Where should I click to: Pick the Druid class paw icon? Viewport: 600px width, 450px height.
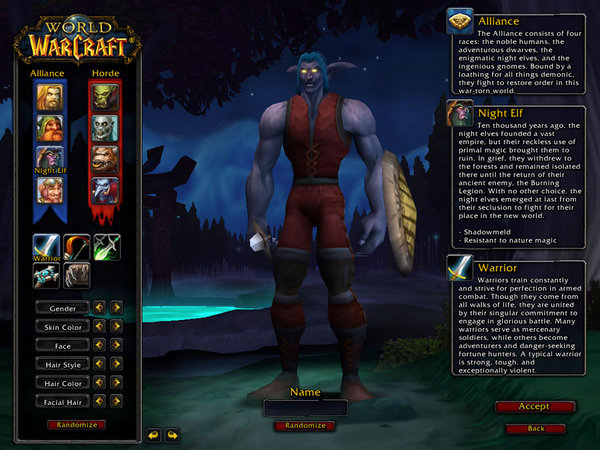77,276
